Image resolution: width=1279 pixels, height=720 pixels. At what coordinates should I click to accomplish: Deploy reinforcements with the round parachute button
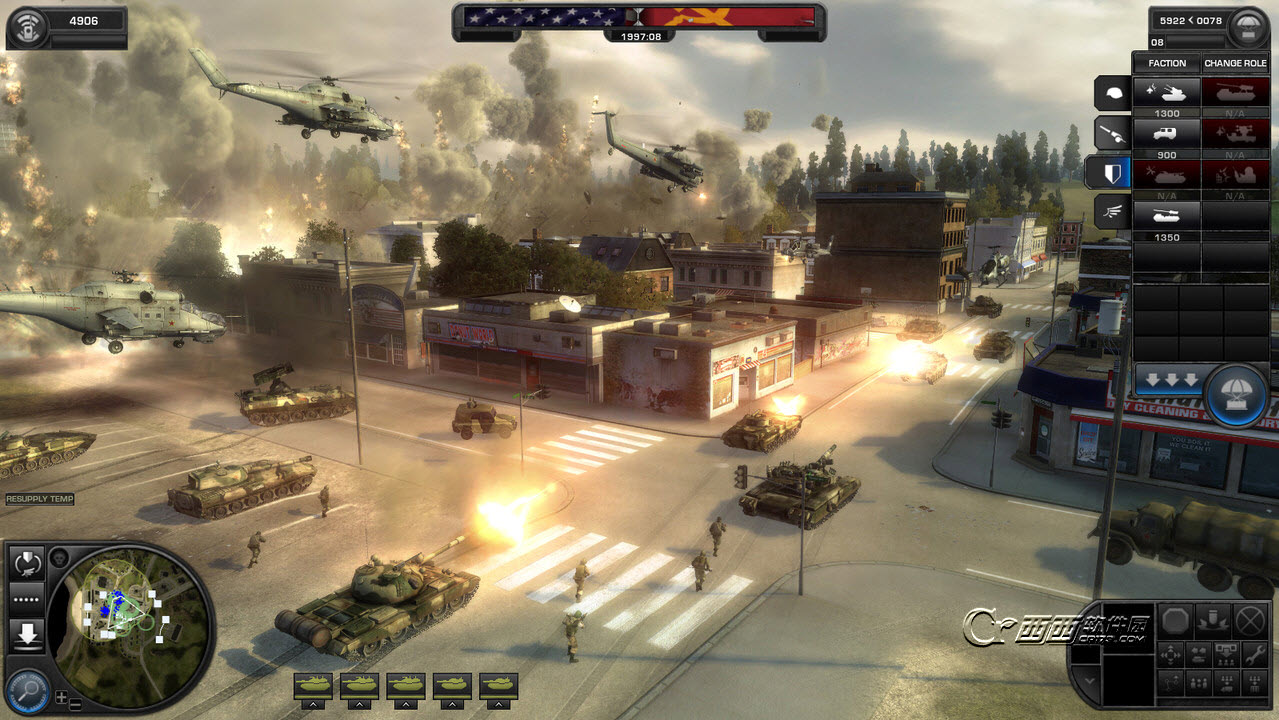pos(1237,394)
